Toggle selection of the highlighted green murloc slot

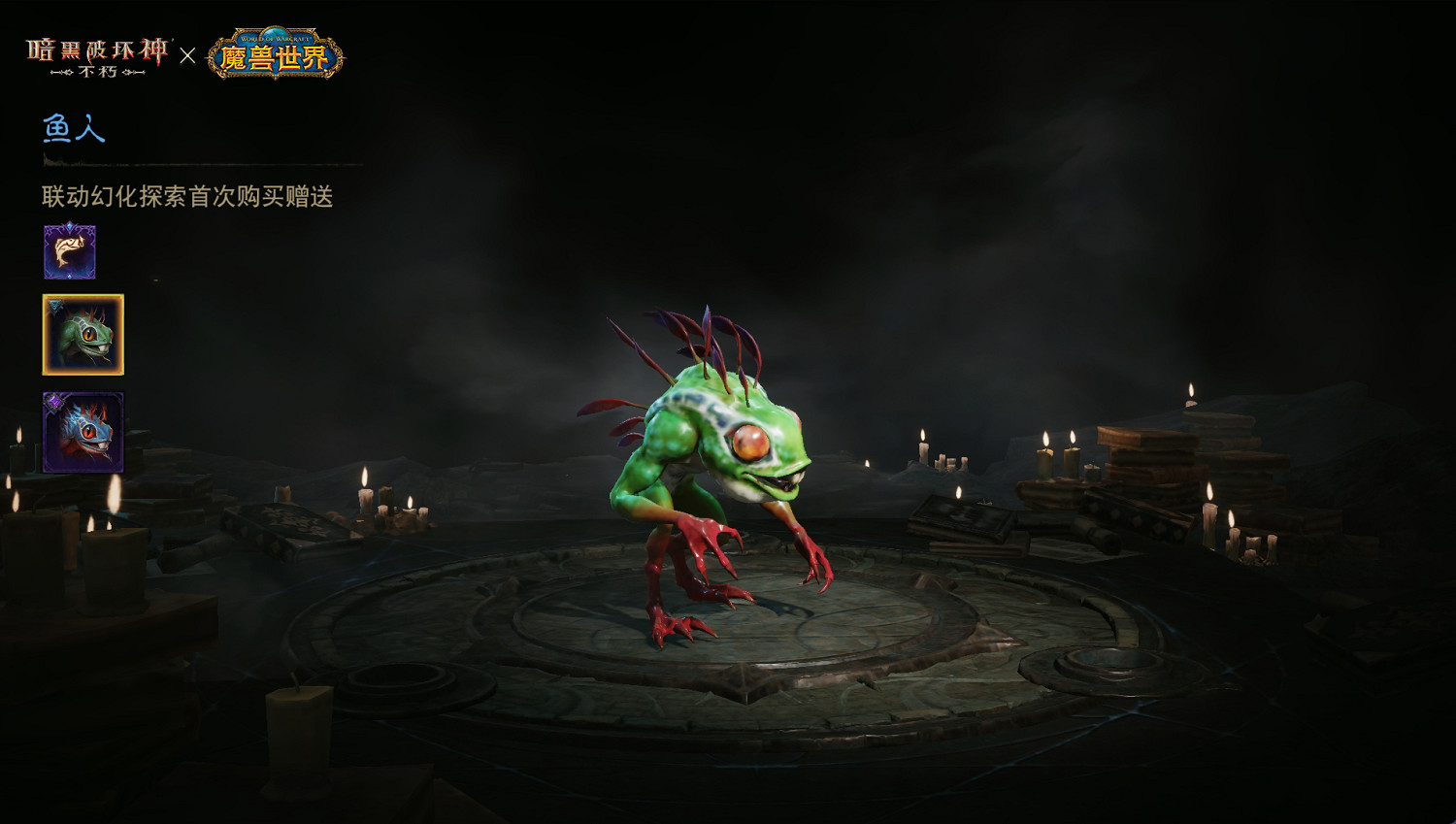pyautogui.click(x=82, y=335)
